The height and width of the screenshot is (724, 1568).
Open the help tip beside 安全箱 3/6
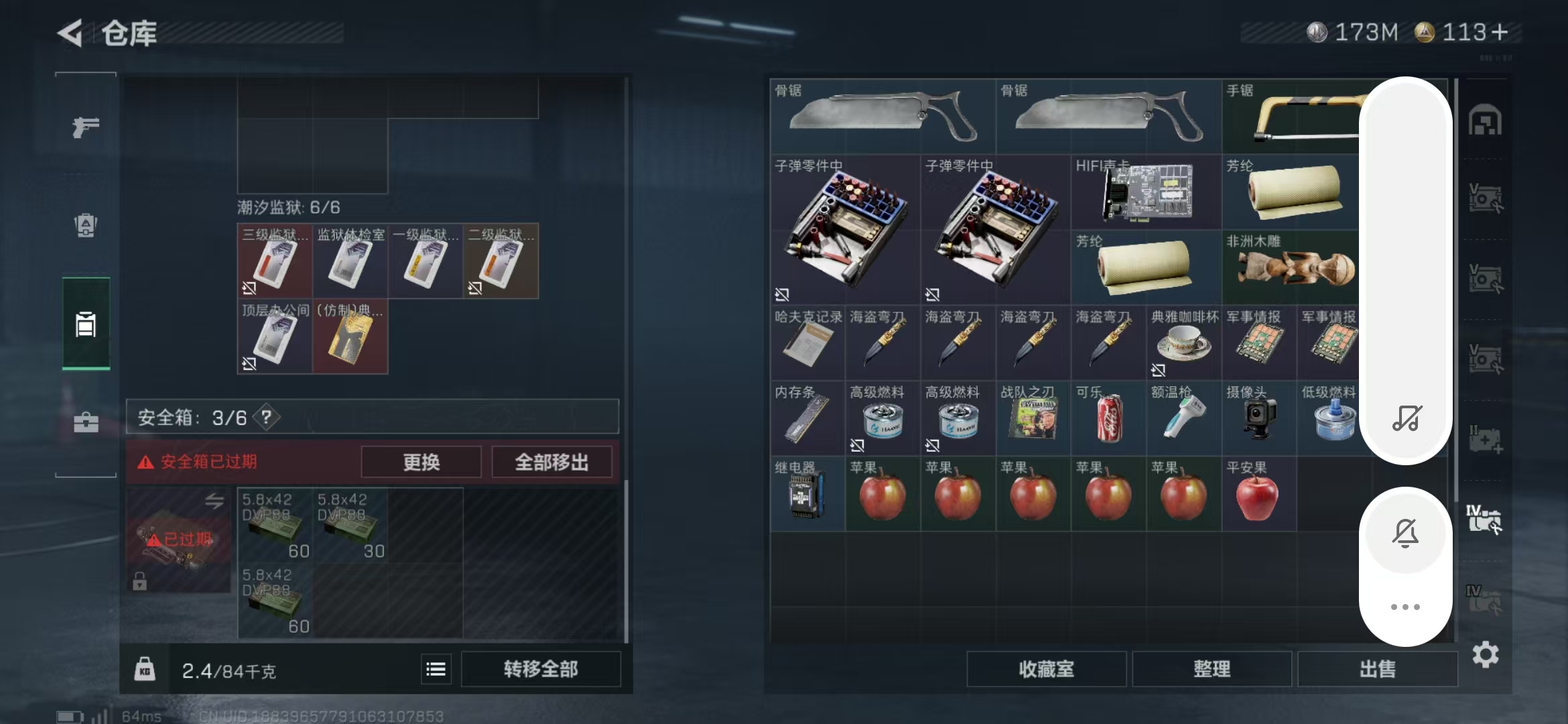(x=265, y=416)
